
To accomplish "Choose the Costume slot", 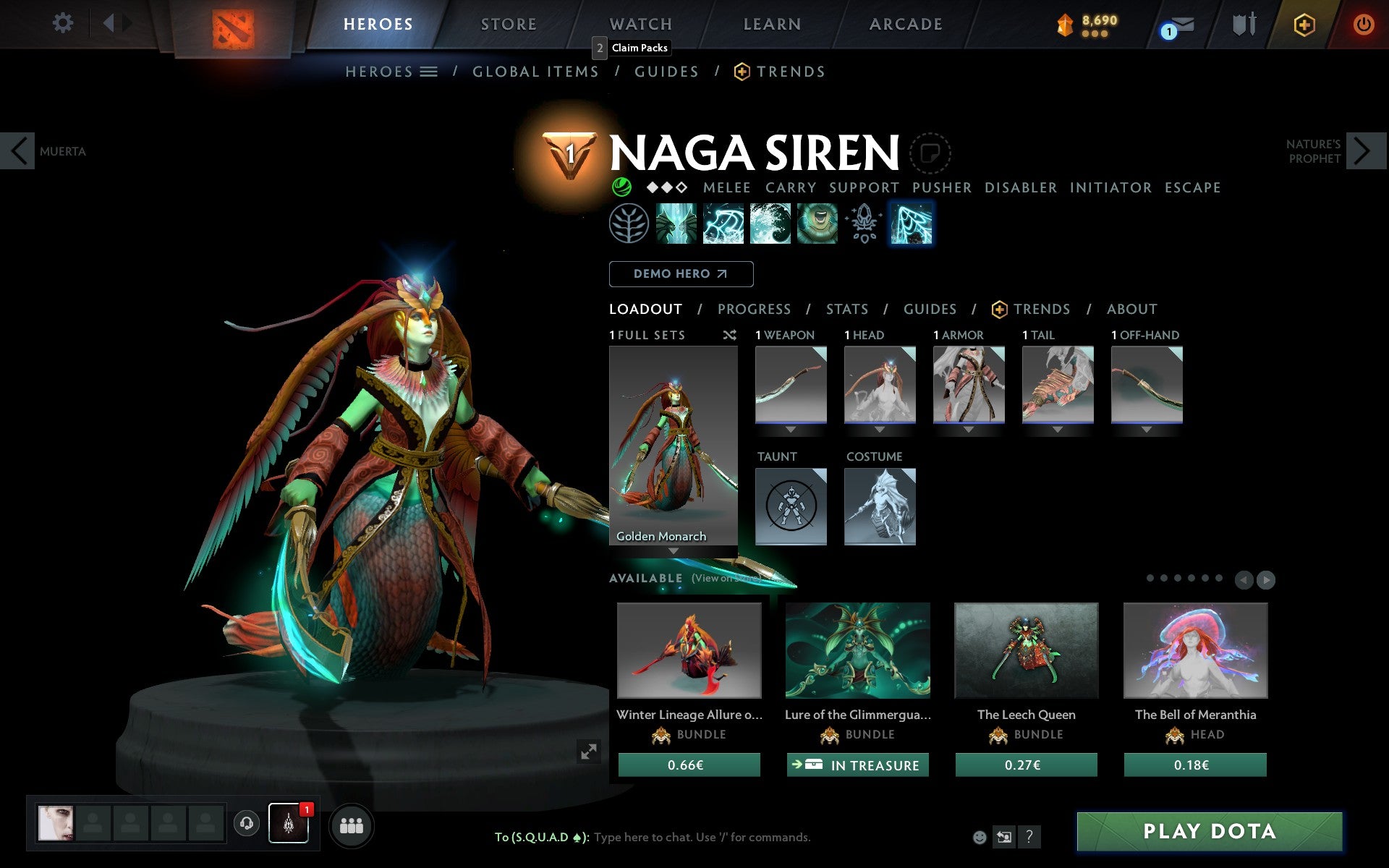I will [x=880, y=506].
